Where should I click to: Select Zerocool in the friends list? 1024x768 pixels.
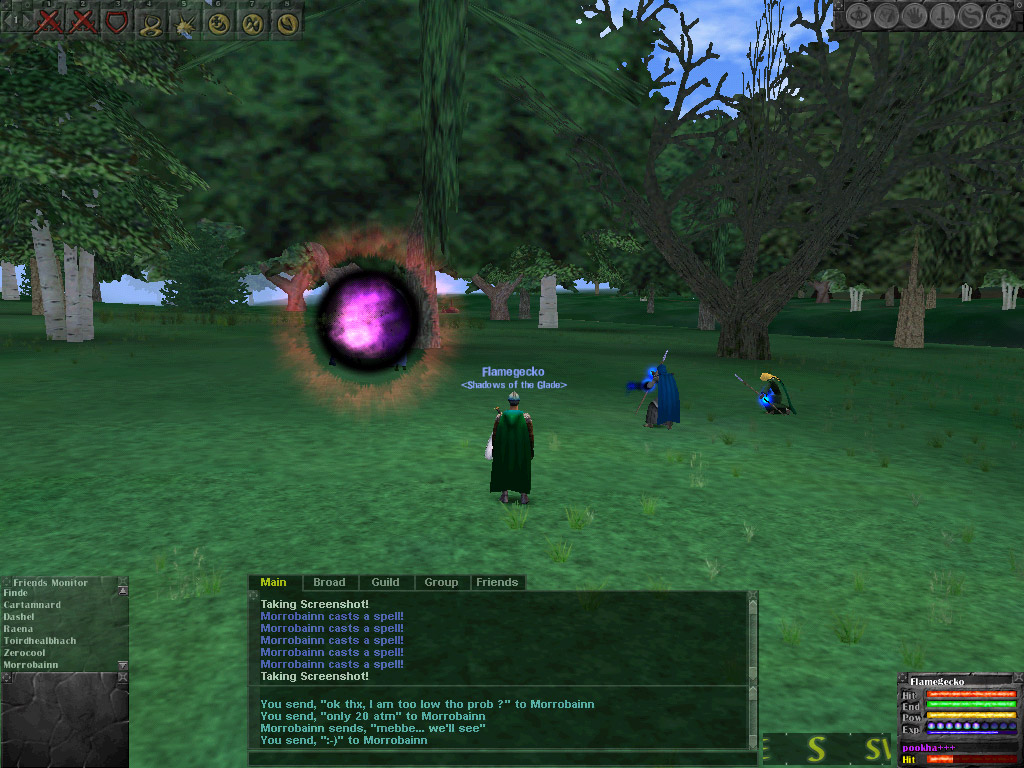pos(26,653)
